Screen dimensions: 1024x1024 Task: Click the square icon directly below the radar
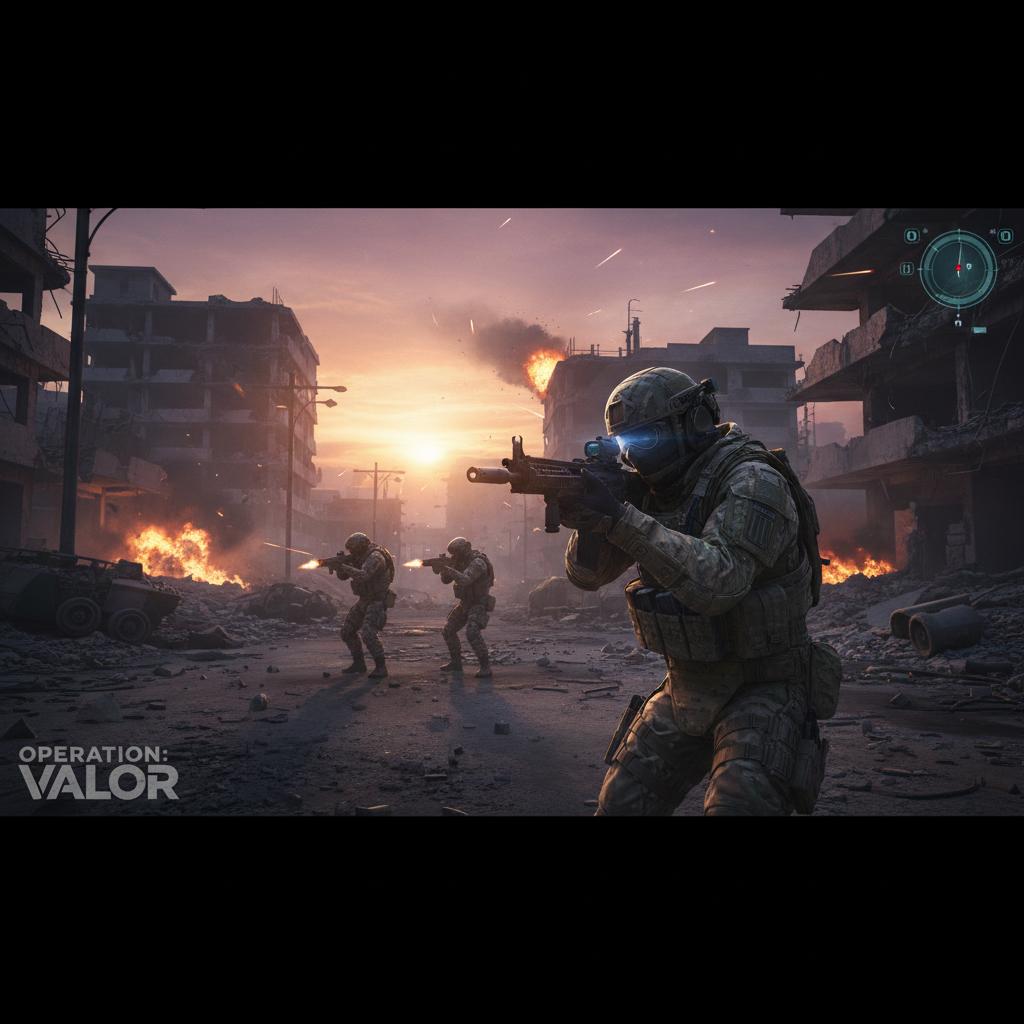(x=958, y=323)
